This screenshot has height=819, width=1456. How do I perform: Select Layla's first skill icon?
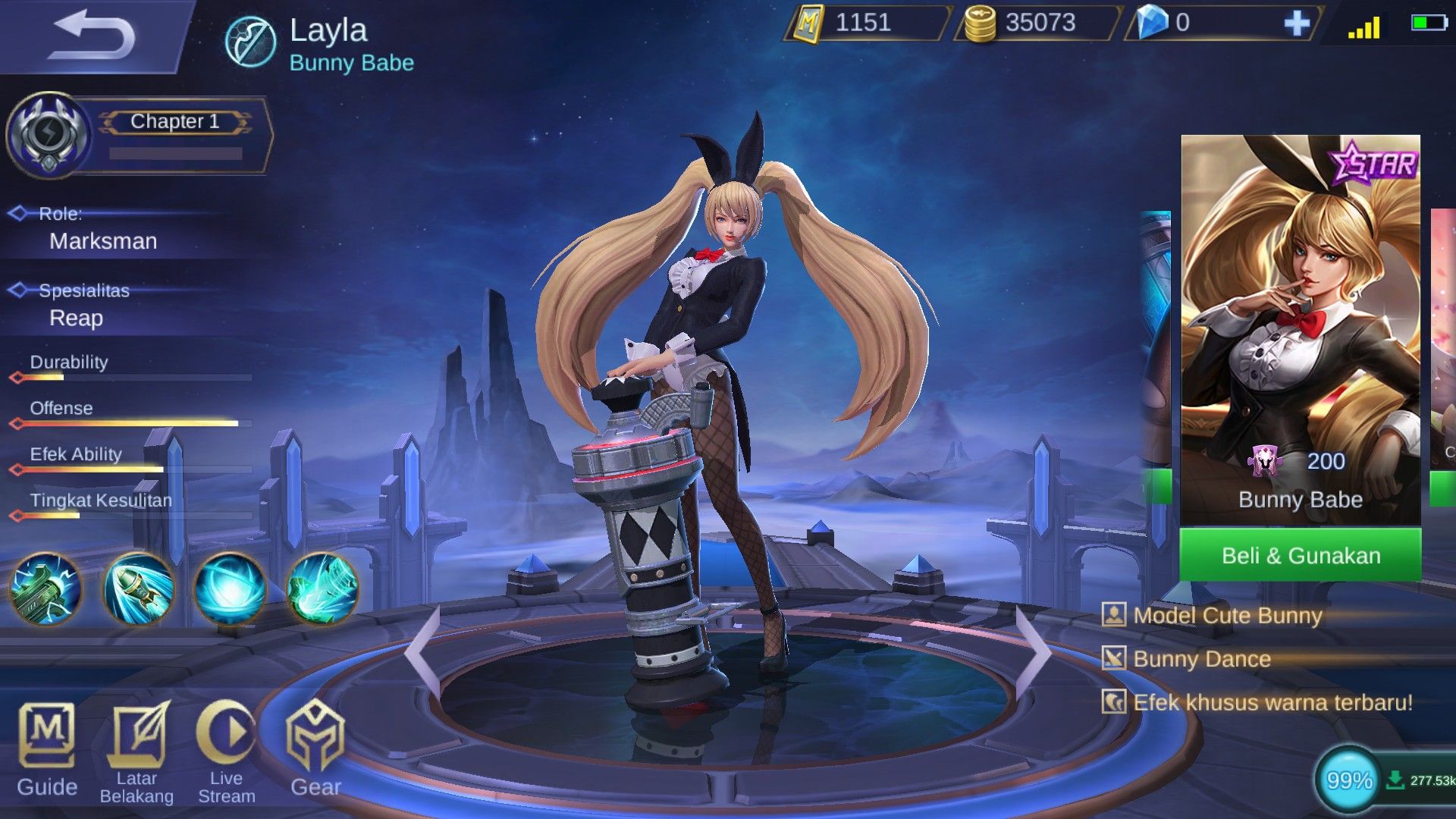[44, 590]
